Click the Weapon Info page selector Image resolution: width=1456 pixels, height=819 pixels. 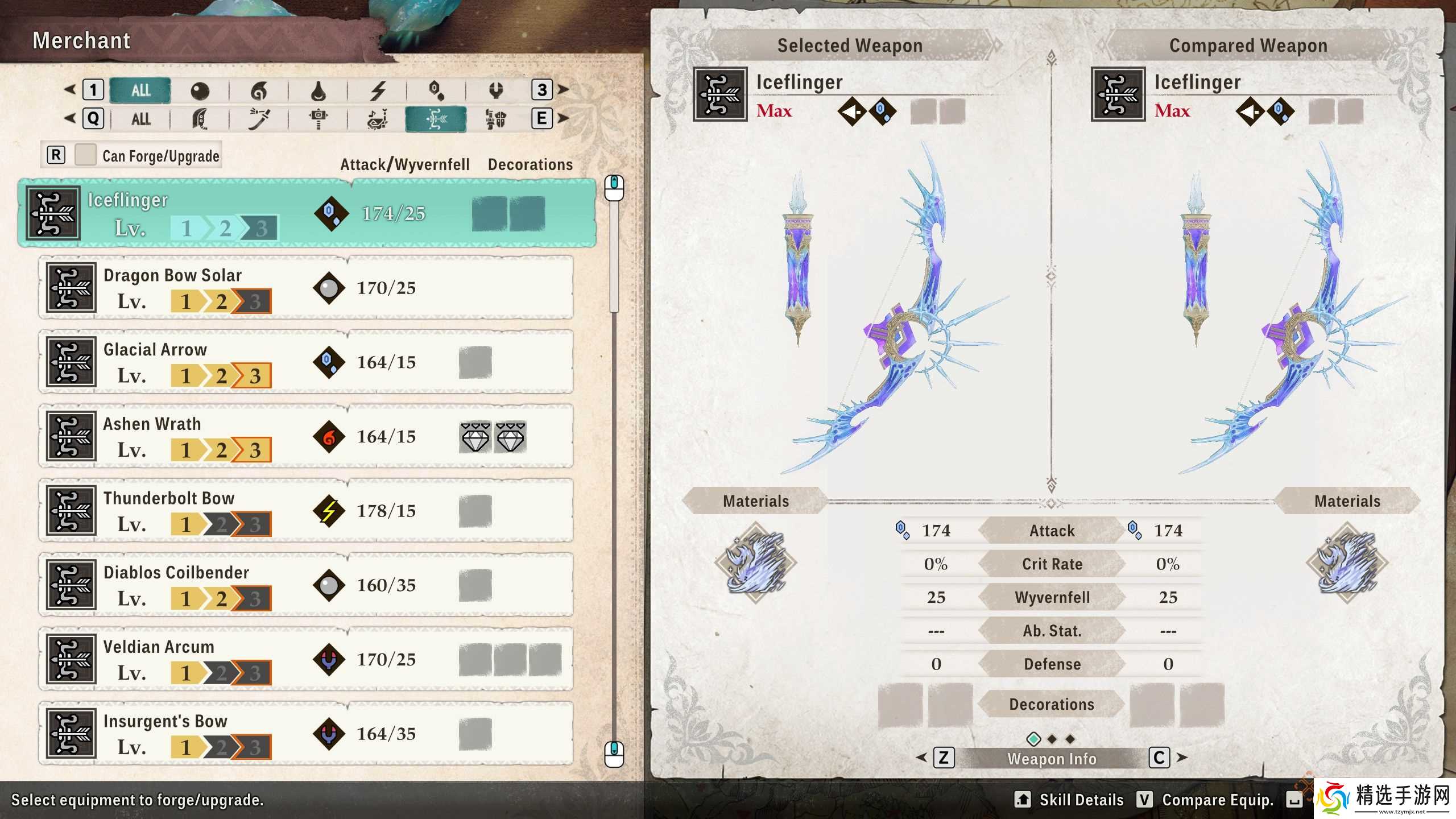click(x=1051, y=758)
